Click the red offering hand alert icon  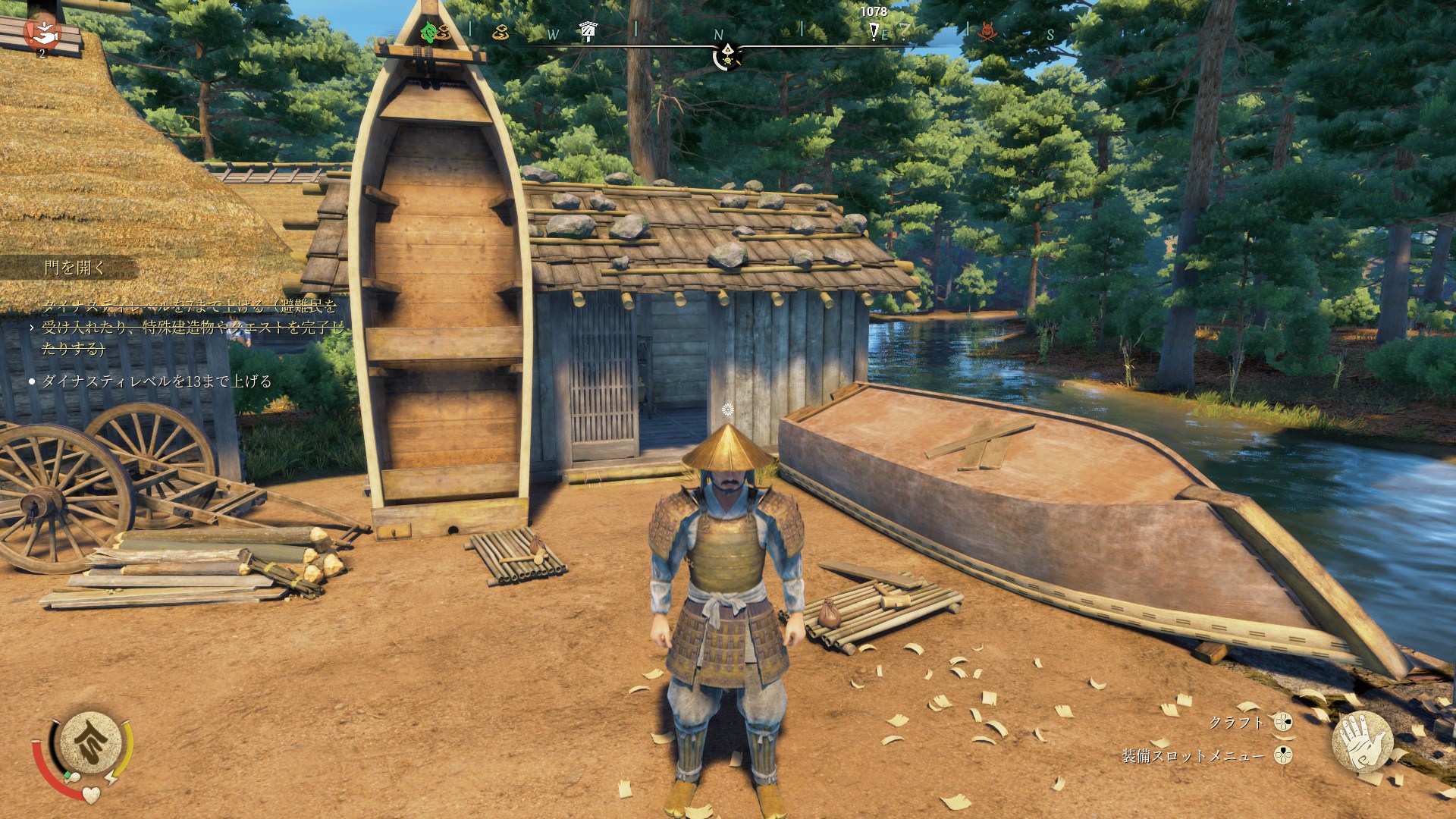[42, 32]
